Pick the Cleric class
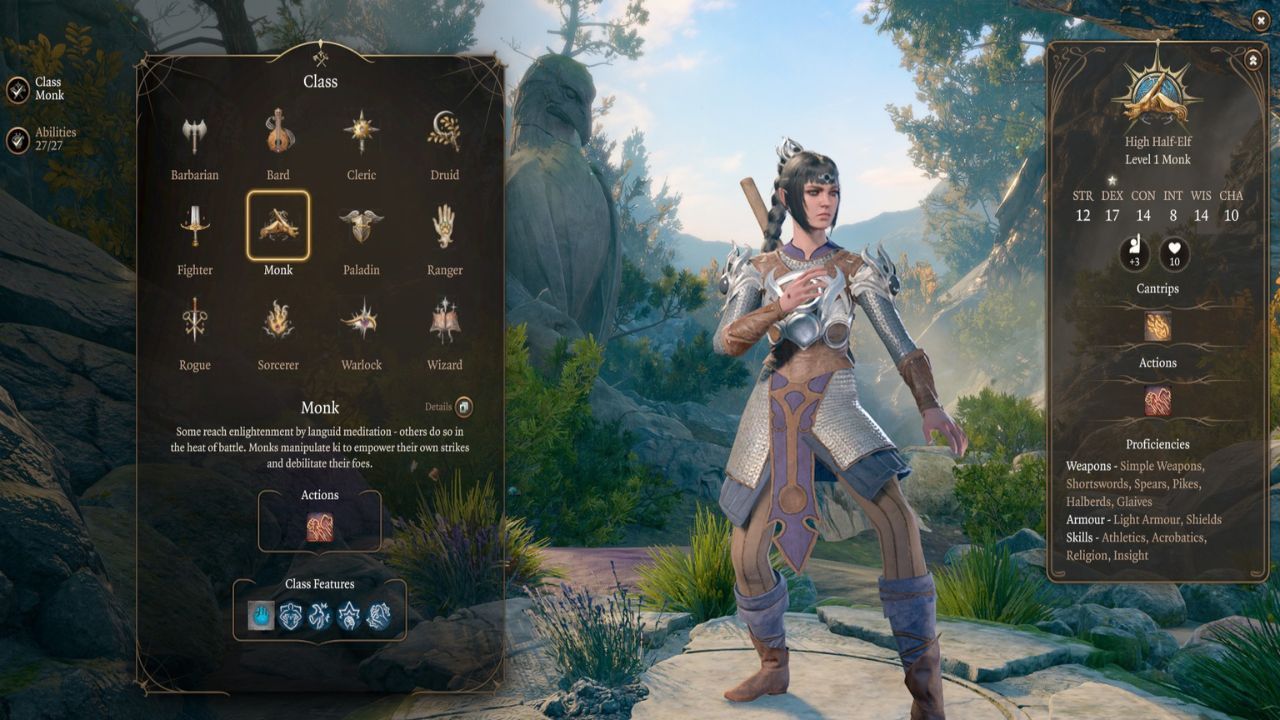The image size is (1280, 720). pyautogui.click(x=361, y=132)
